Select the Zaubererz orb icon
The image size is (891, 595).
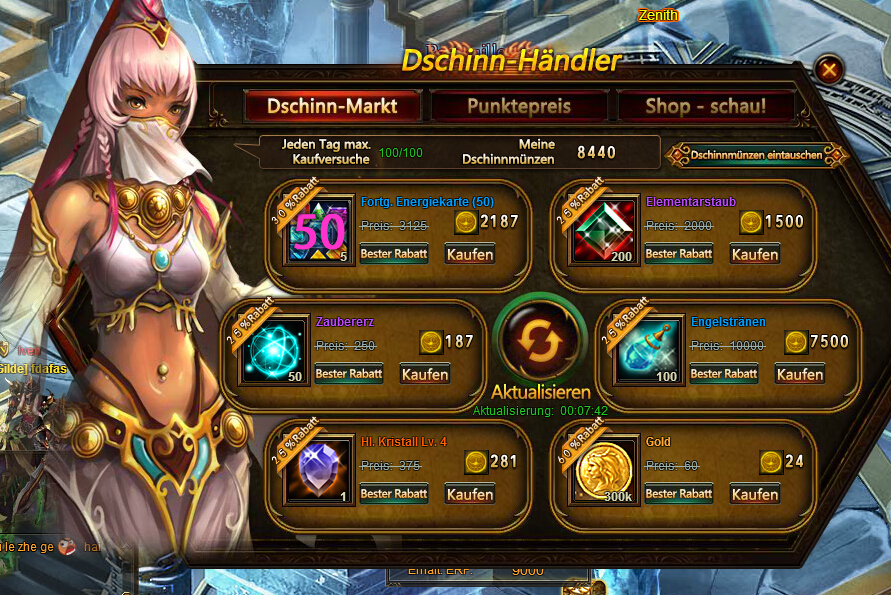[x=272, y=351]
